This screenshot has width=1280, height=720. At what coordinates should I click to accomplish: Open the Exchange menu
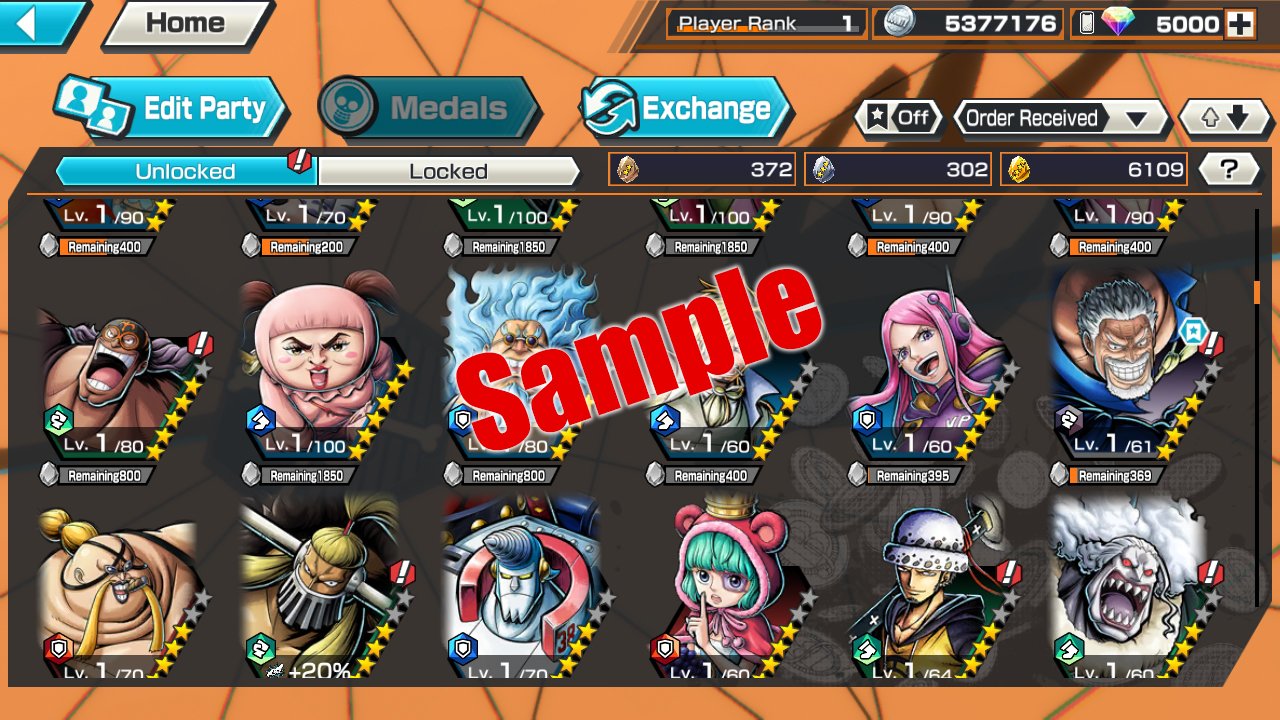click(686, 108)
